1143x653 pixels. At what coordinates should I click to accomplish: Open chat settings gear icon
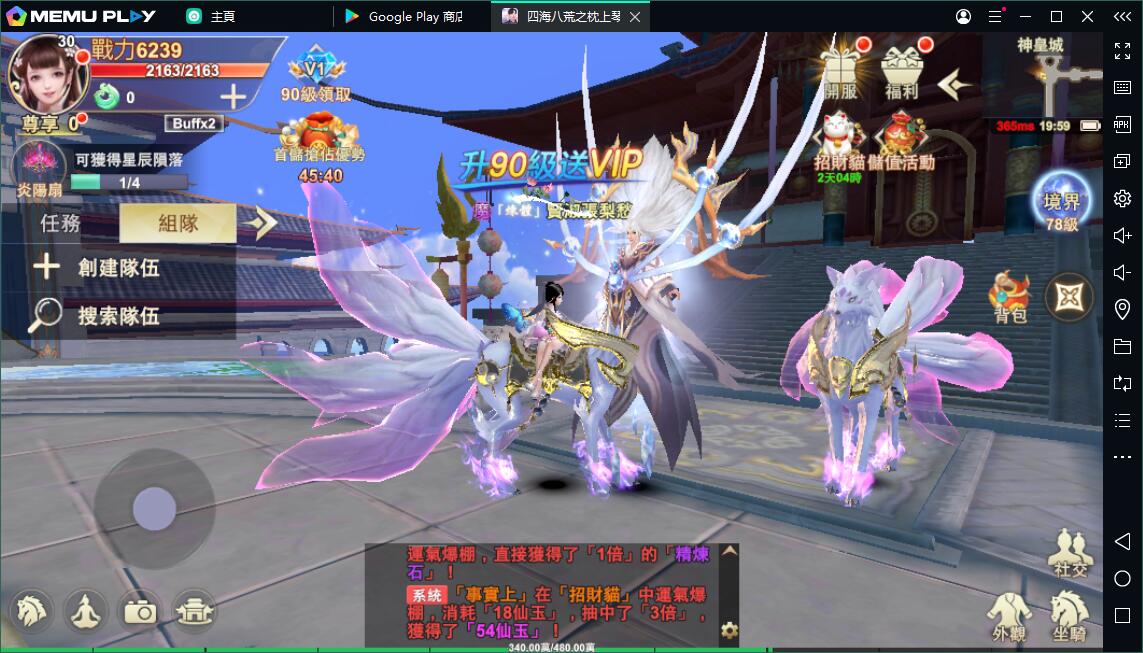coord(729,630)
